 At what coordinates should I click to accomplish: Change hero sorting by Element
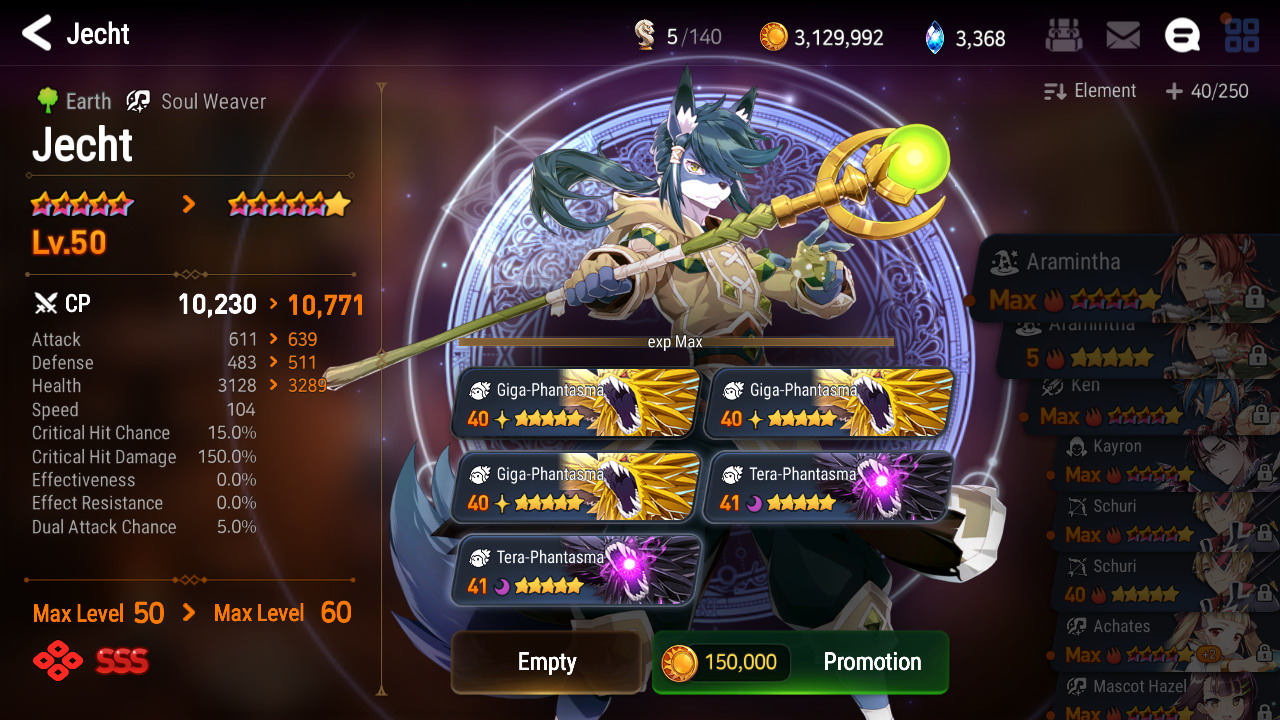click(1090, 91)
